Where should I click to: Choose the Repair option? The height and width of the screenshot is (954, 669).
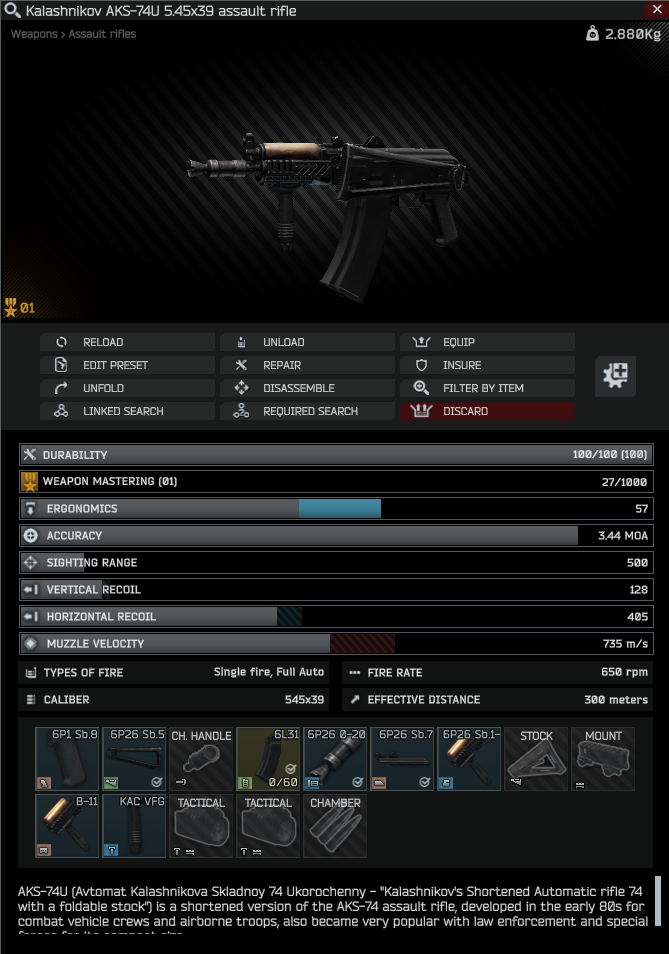[x=307, y=365]
